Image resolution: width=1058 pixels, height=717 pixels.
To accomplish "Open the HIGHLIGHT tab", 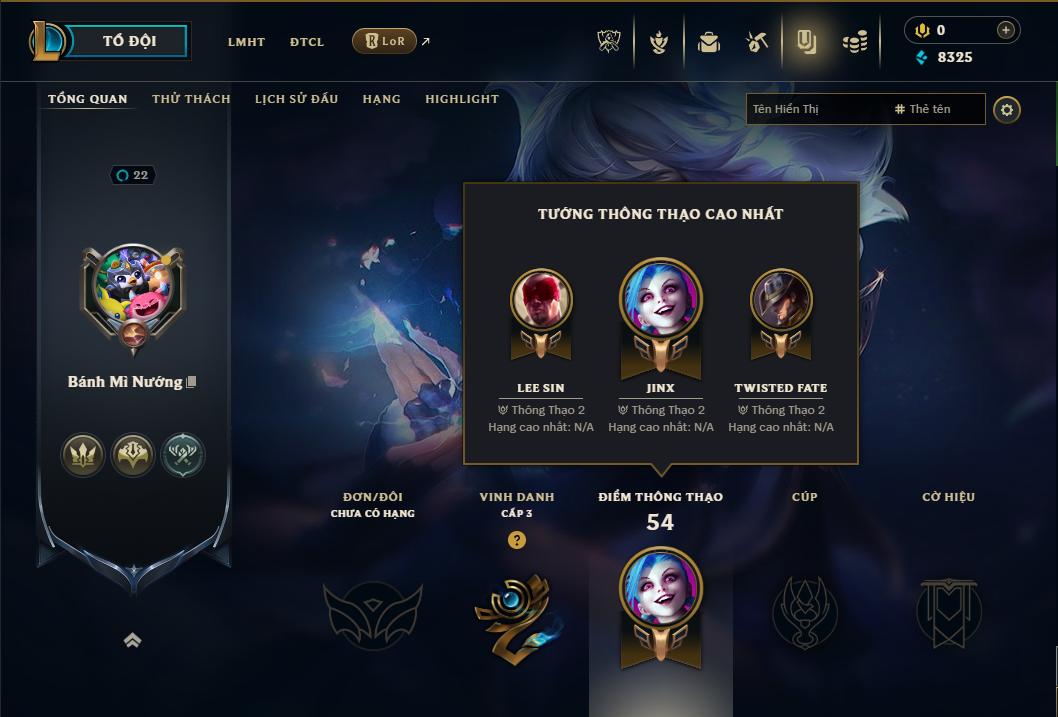I will click(462, 99).
